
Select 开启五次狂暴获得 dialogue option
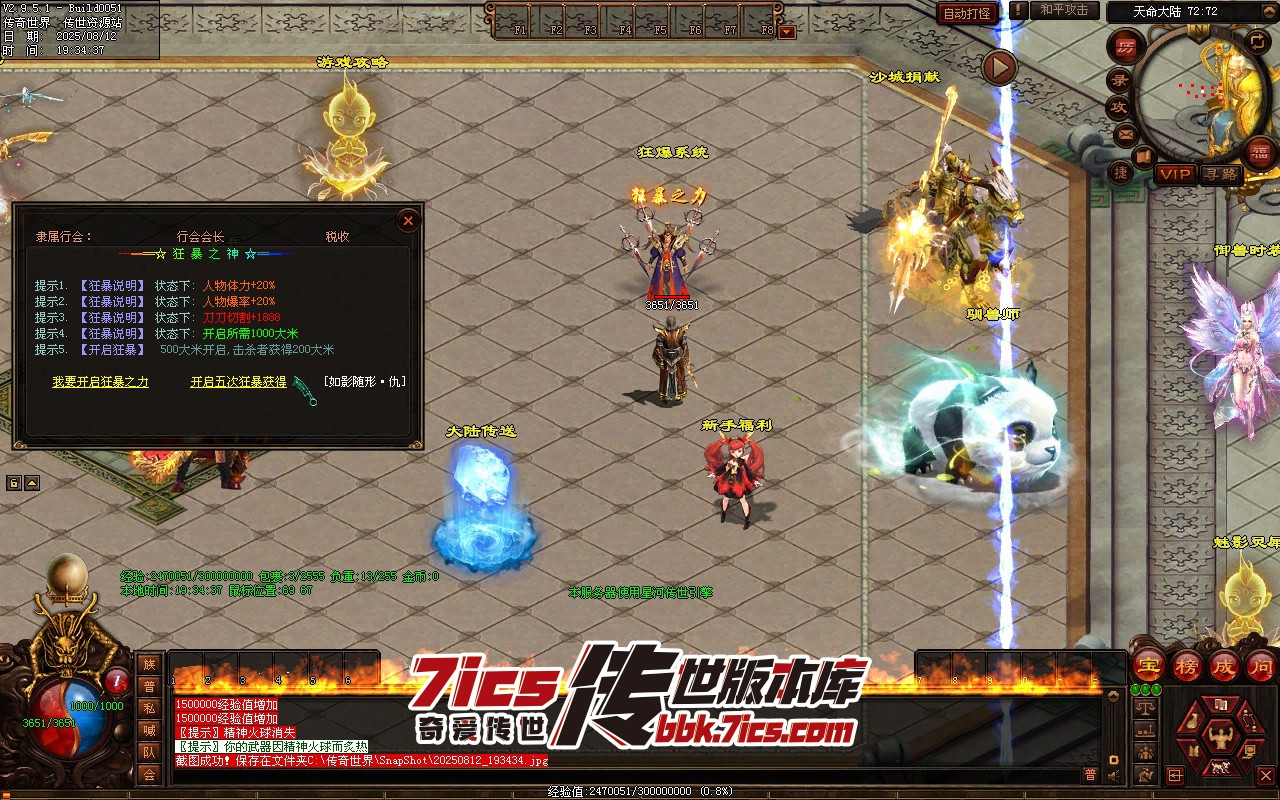pyautogui.click(x=238, y=382)
